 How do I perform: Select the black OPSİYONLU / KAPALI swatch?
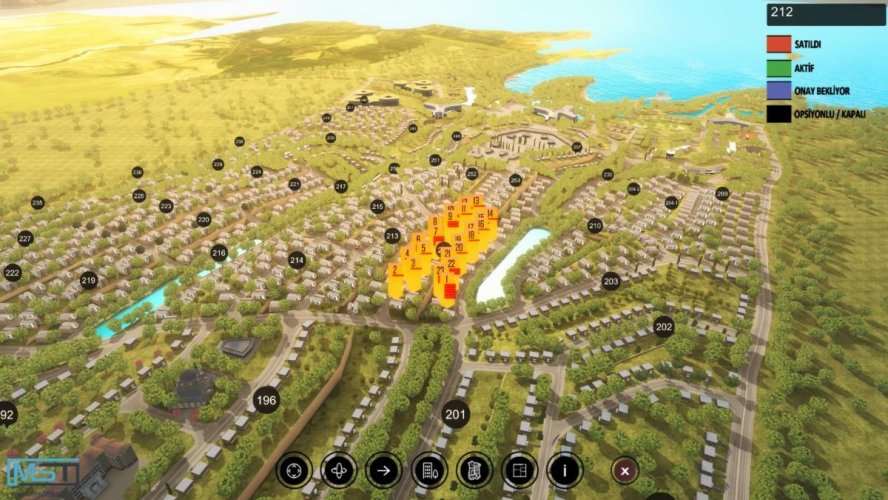point(779,114)
